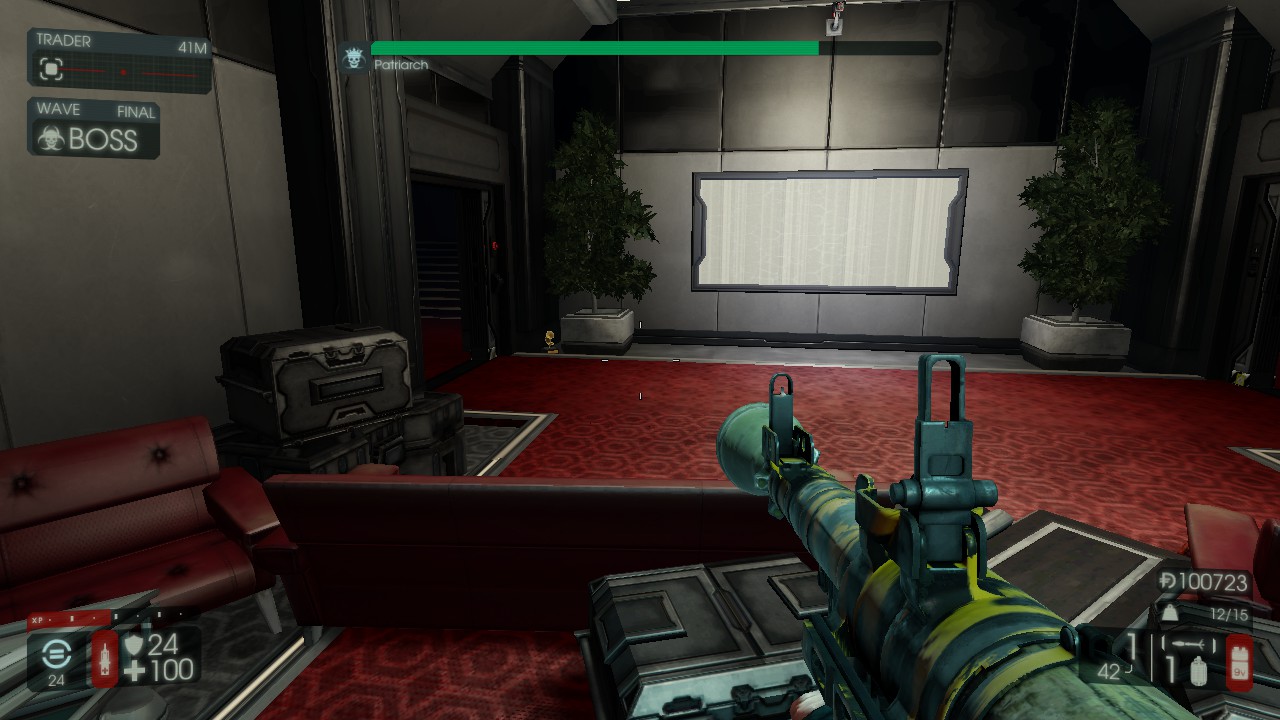Toggle the red 9V flashlight battery icon
The image size is (1280, 720).
1238,661
